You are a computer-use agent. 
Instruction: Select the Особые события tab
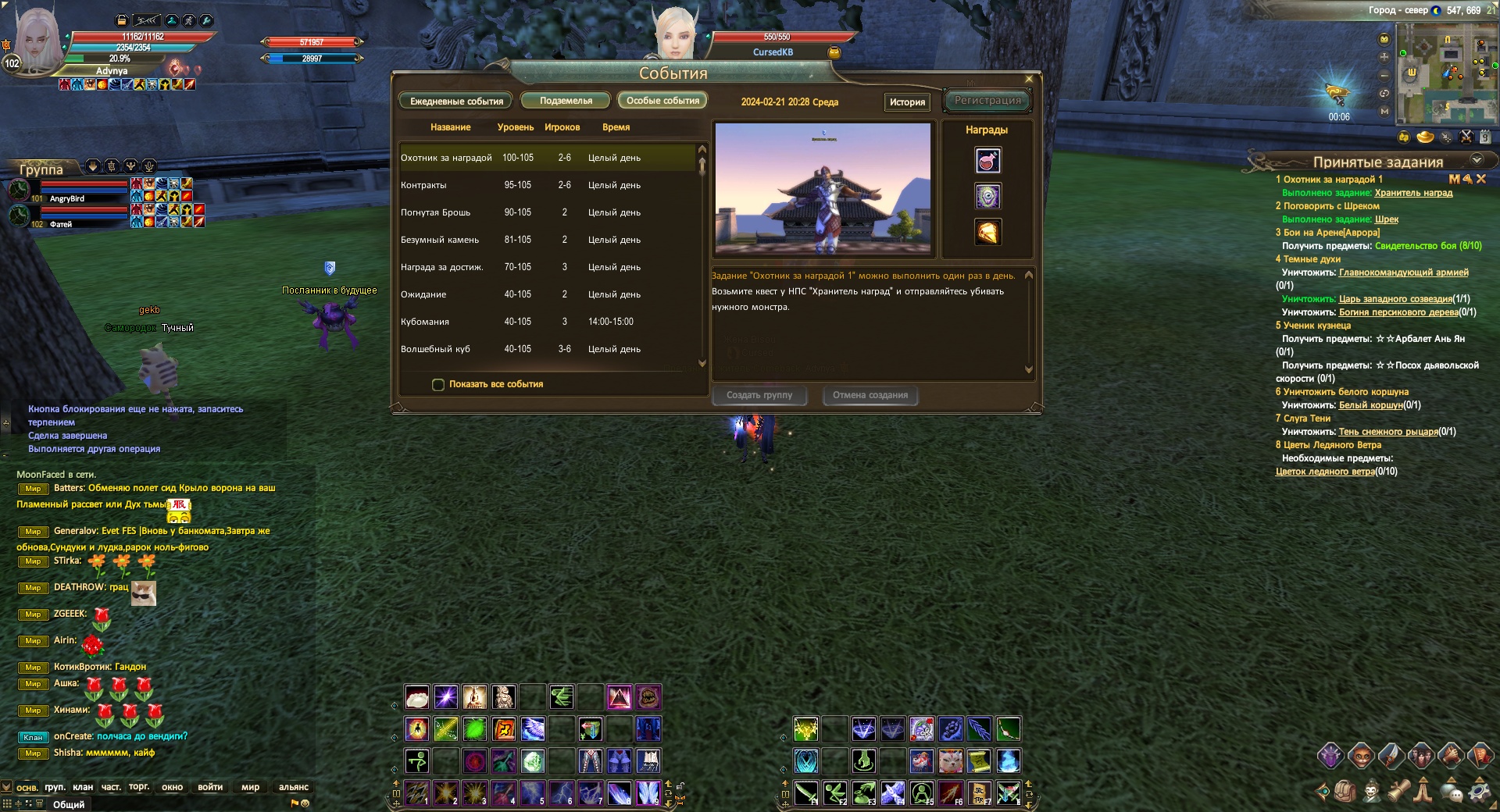point(662,101)
